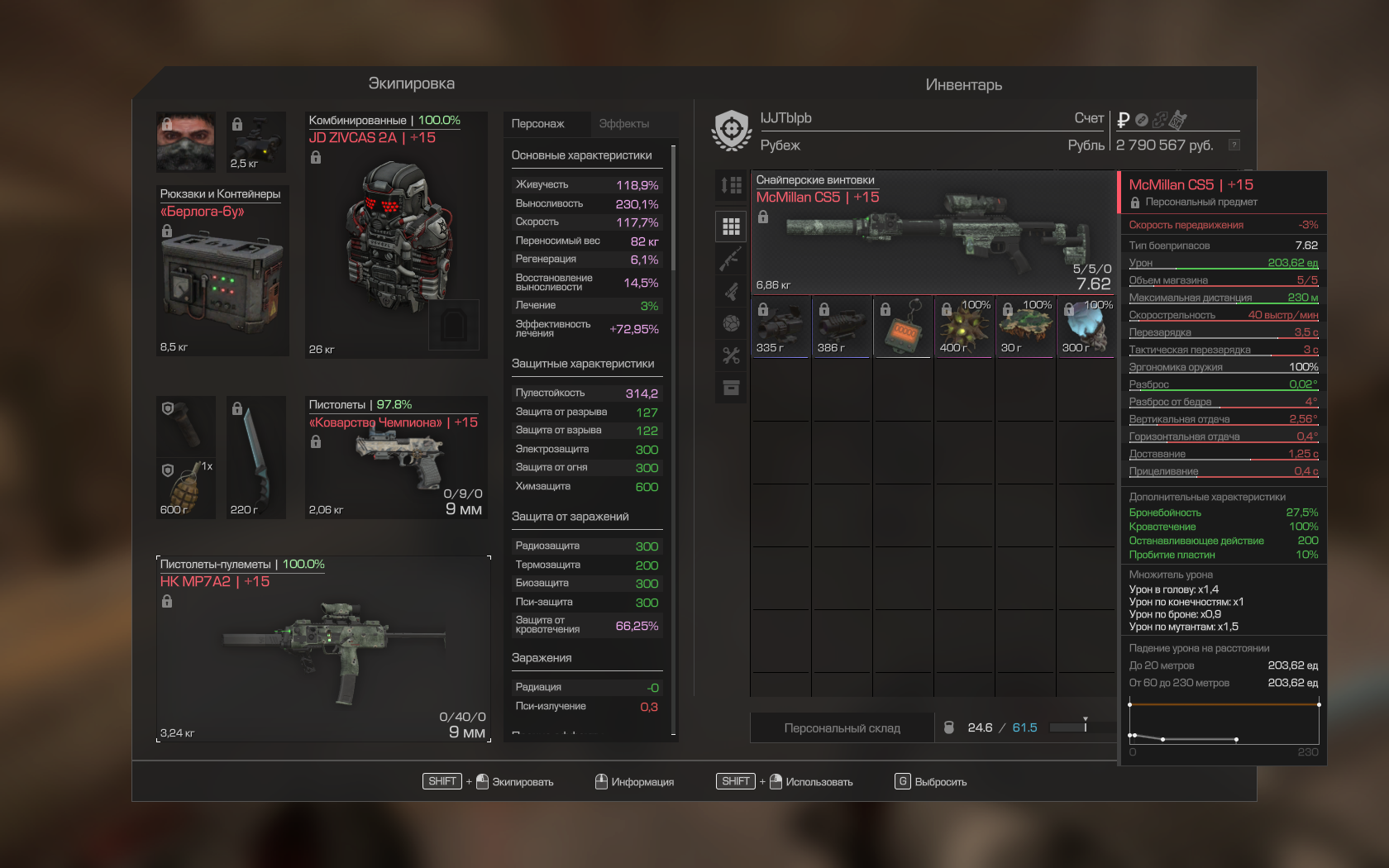
Task: Select the HK MP7A2 submachine gun slot
Action: tap(323, 649)
